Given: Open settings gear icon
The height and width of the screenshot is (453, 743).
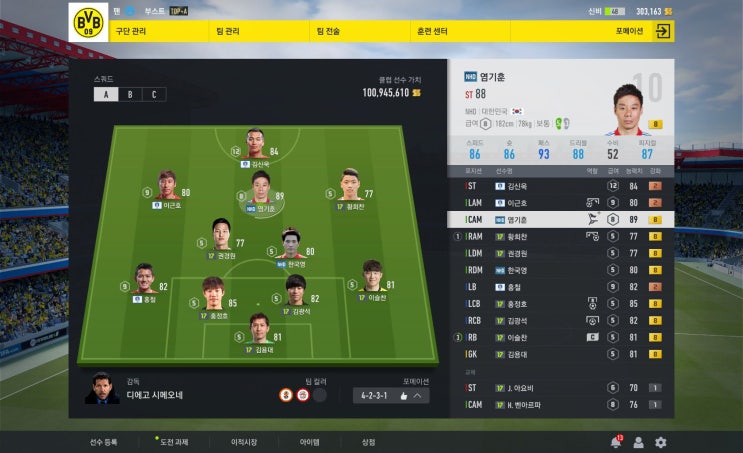Looking at the screenshot, I should coord(660,442).
